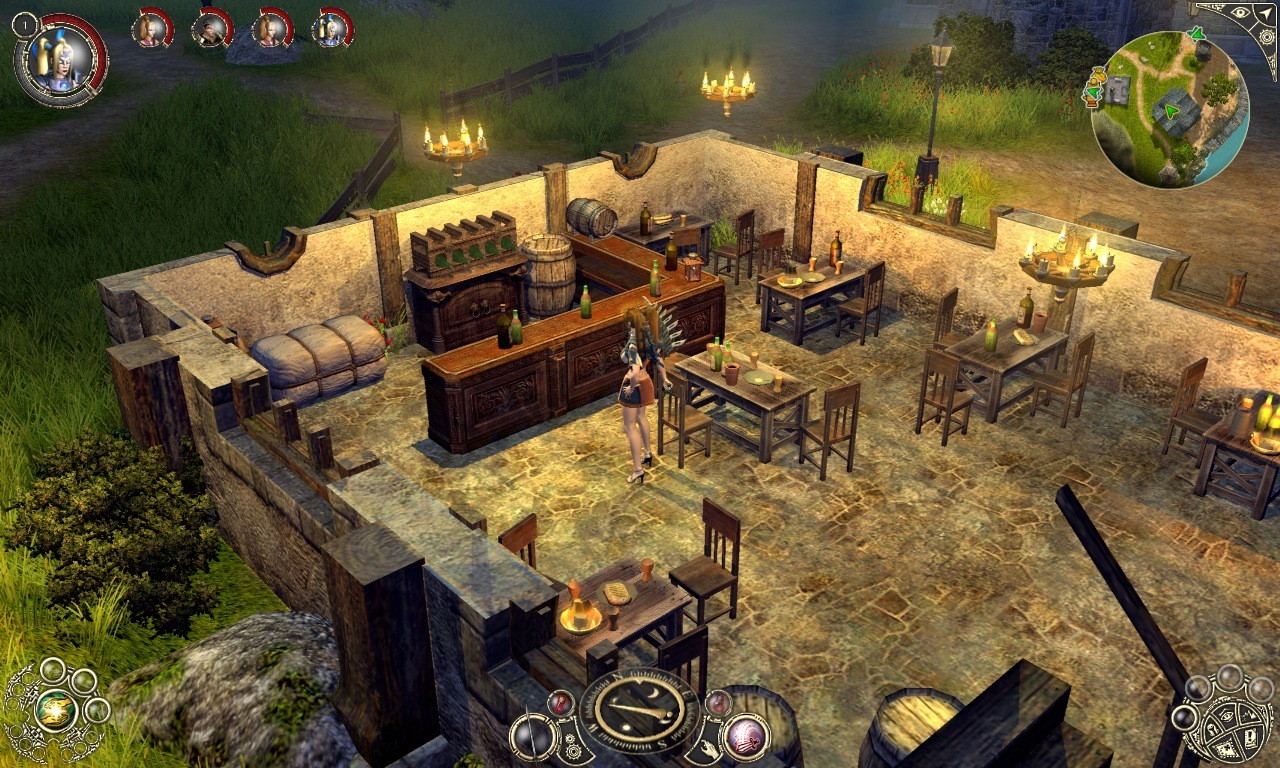Open the map fragment icon in the menu wheel
Viewport: 1280px width, 768px height.
click(1228, 748)
